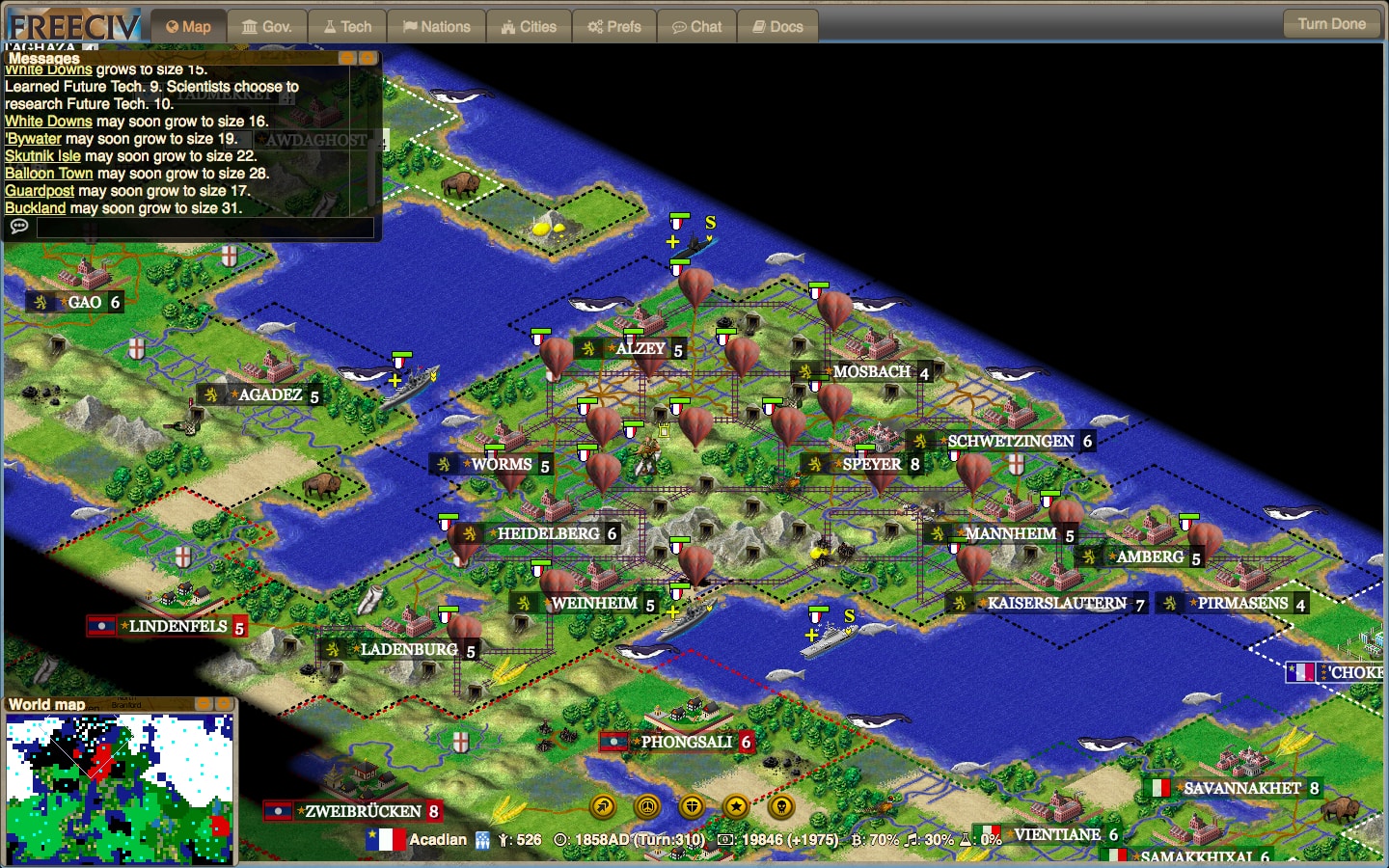Open the Tech research tab
The image size is (1389, 868).
[x=347, y=27]
